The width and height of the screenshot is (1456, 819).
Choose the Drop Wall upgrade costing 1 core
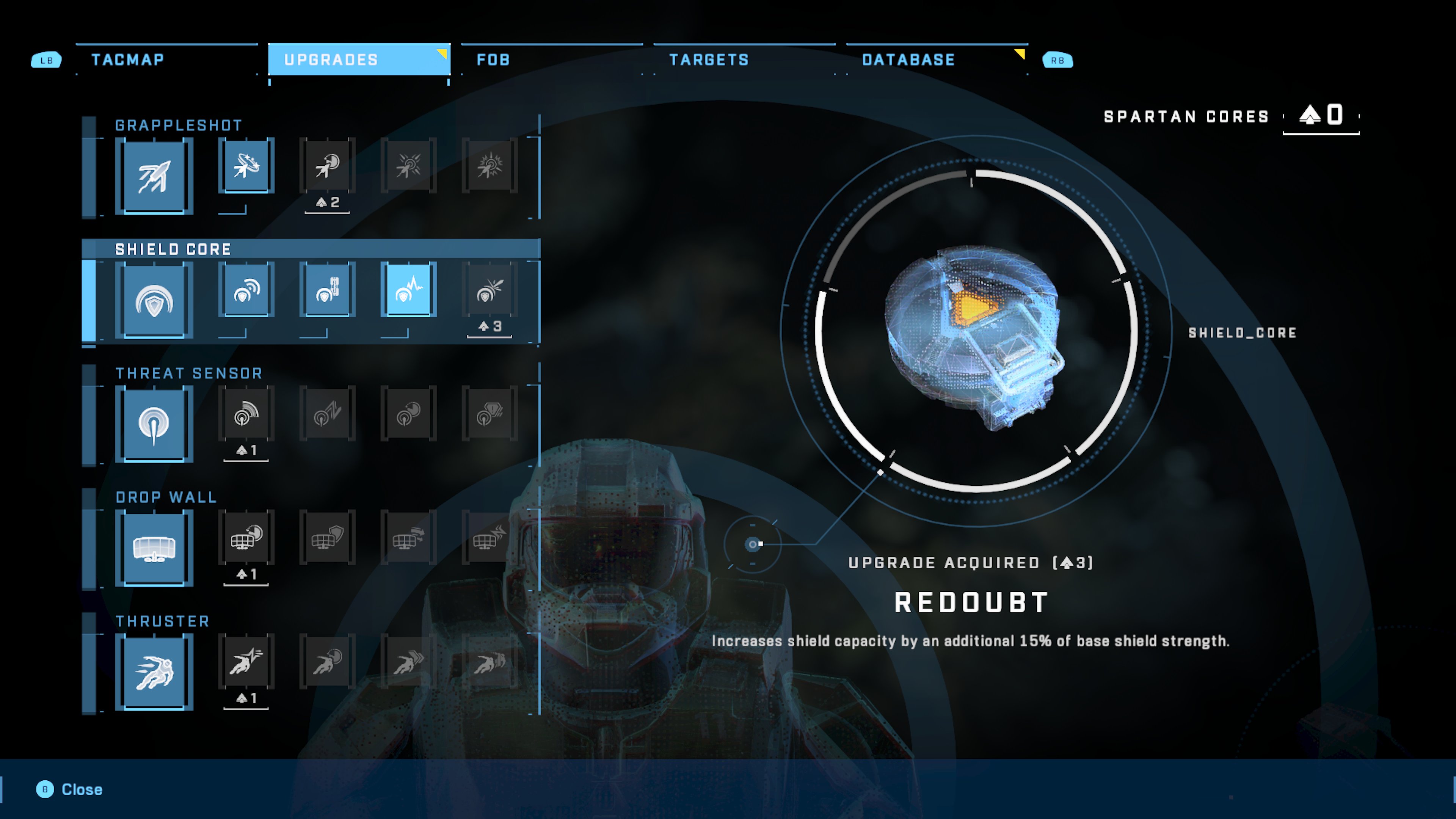(246, 538)
